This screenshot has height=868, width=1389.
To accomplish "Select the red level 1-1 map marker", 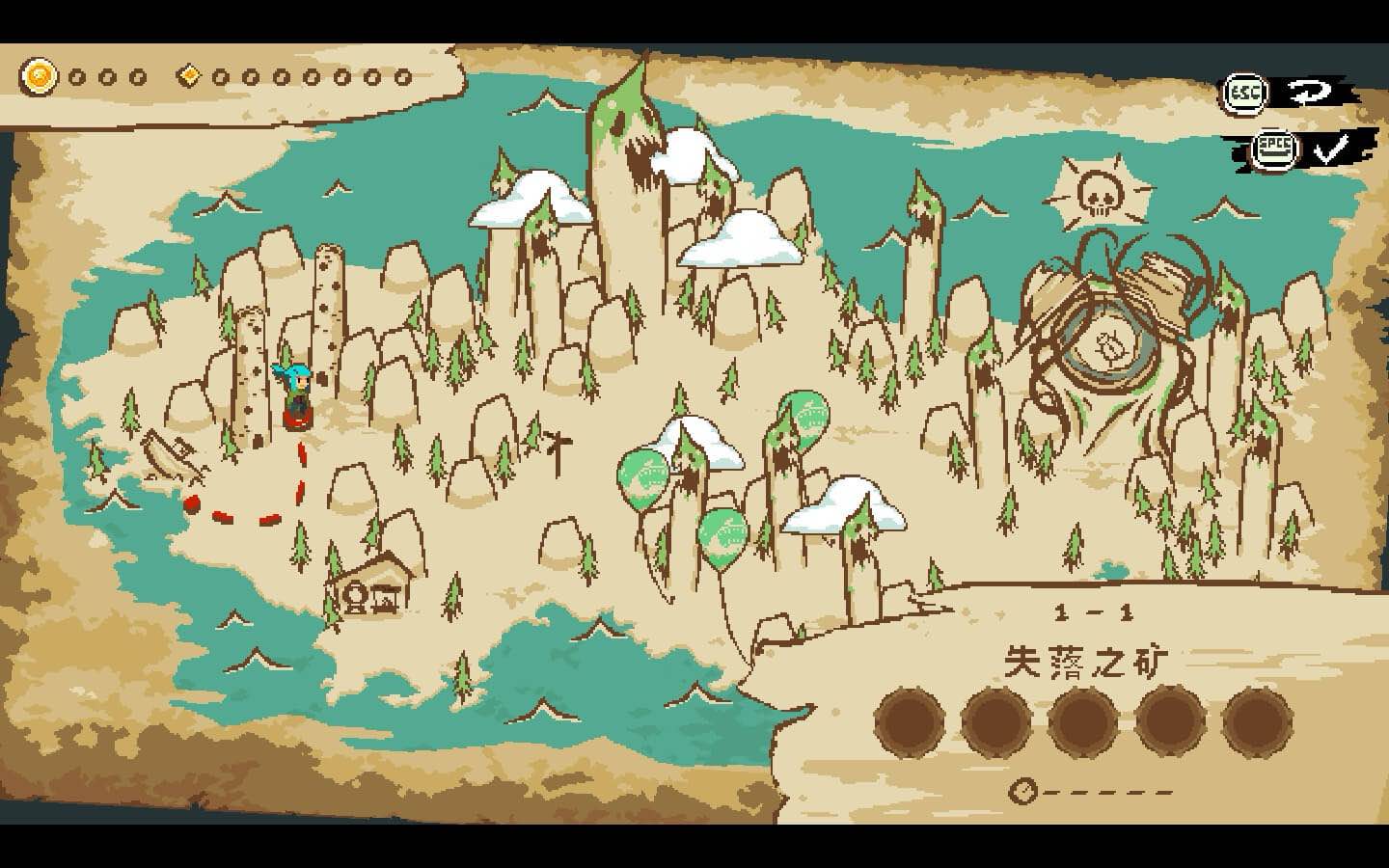I will pyautogui.click(x=298, y=420).
